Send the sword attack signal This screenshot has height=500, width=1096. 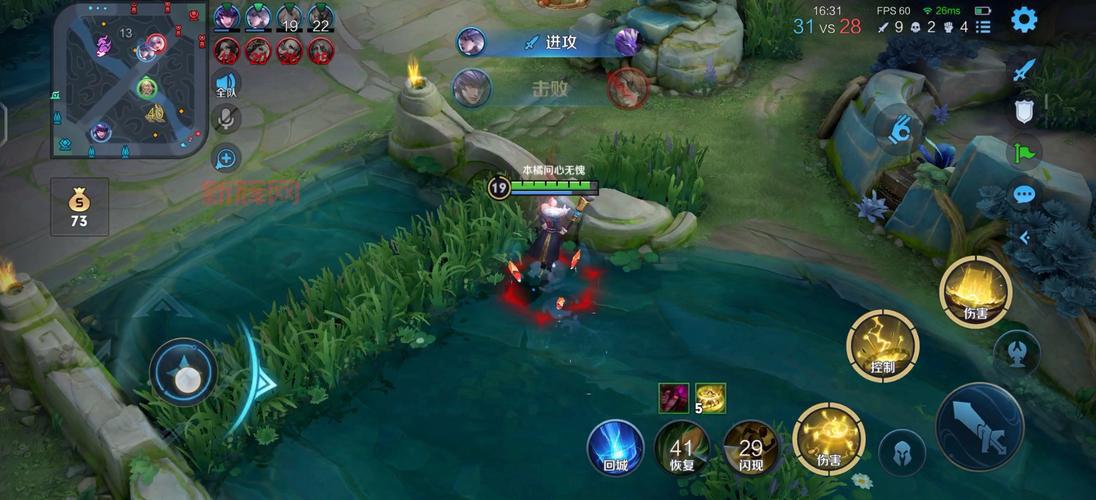(1023, 70)
